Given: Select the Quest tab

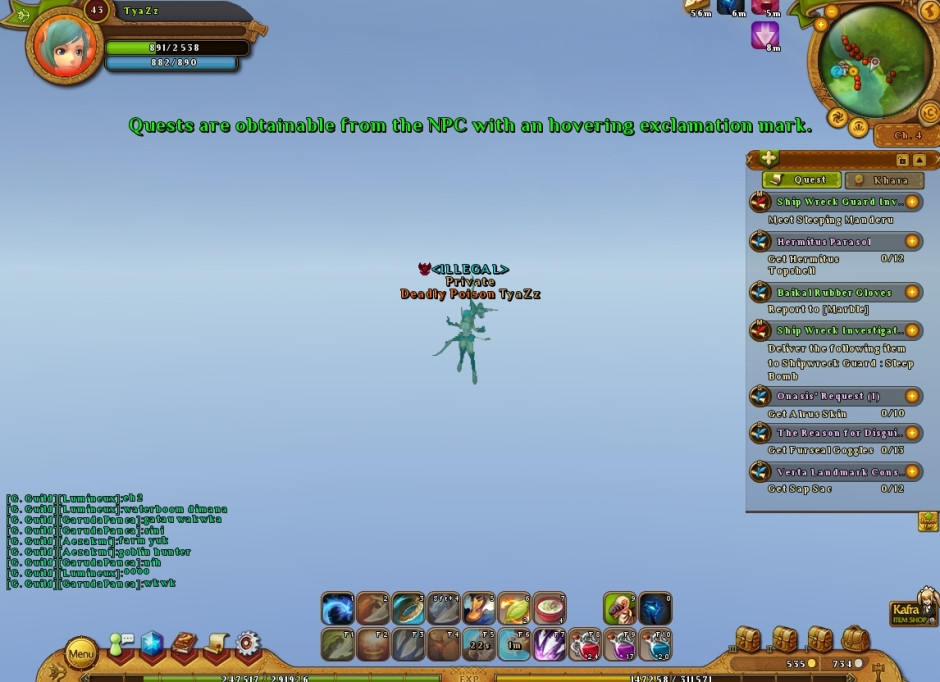Looking at the screenshot, I should point(801,180).
